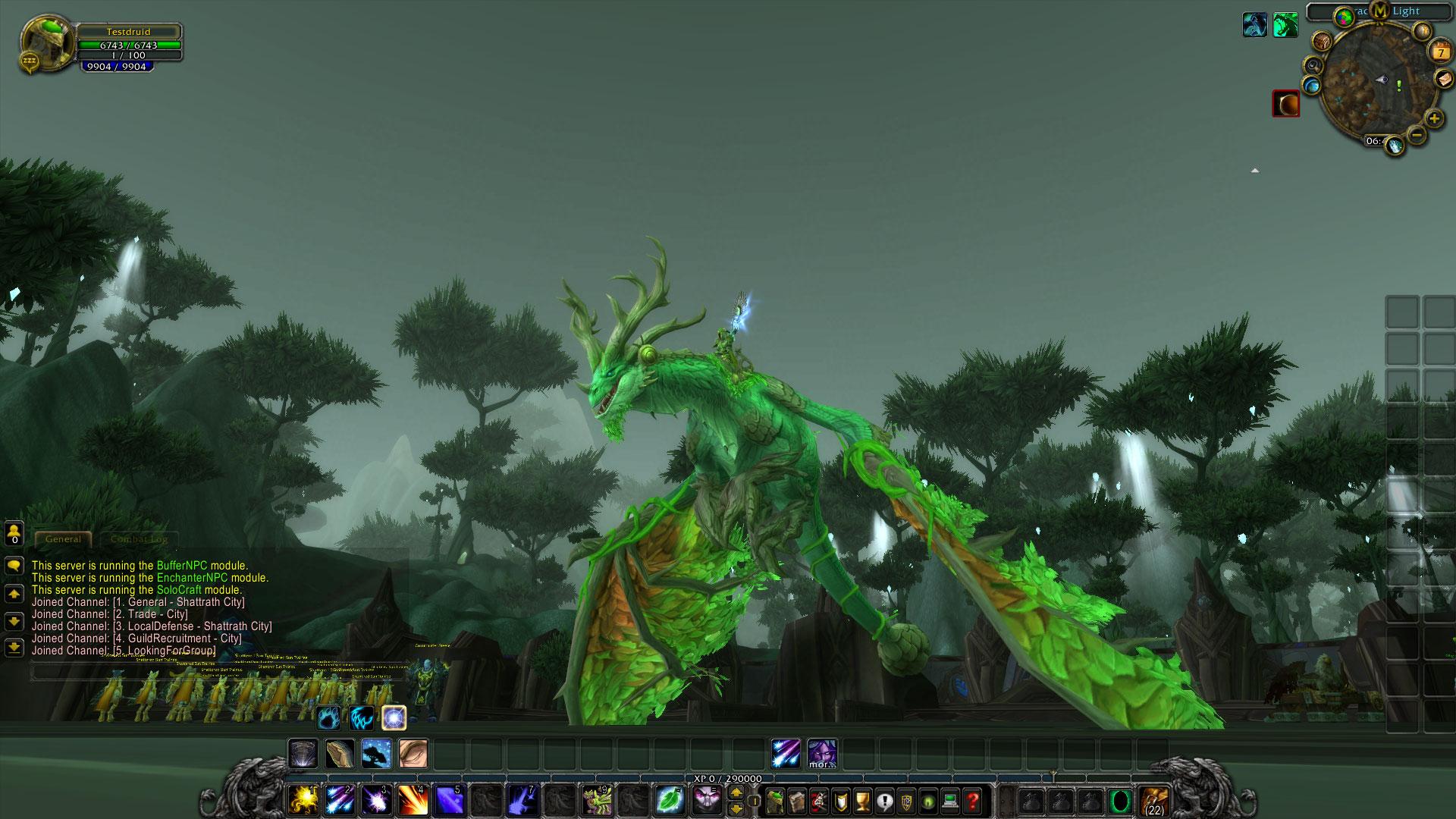The height and width of the screenshot is (819, 1456).
Task: Select the General chat tab
Action: coord(64,539)
